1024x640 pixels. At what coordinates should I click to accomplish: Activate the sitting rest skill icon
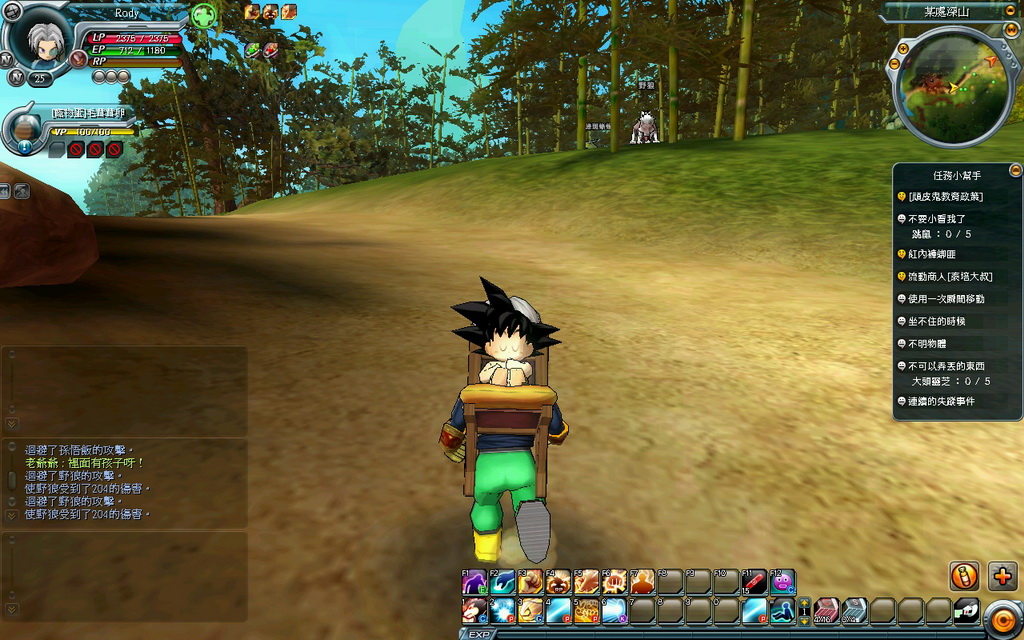coord(782,610)
